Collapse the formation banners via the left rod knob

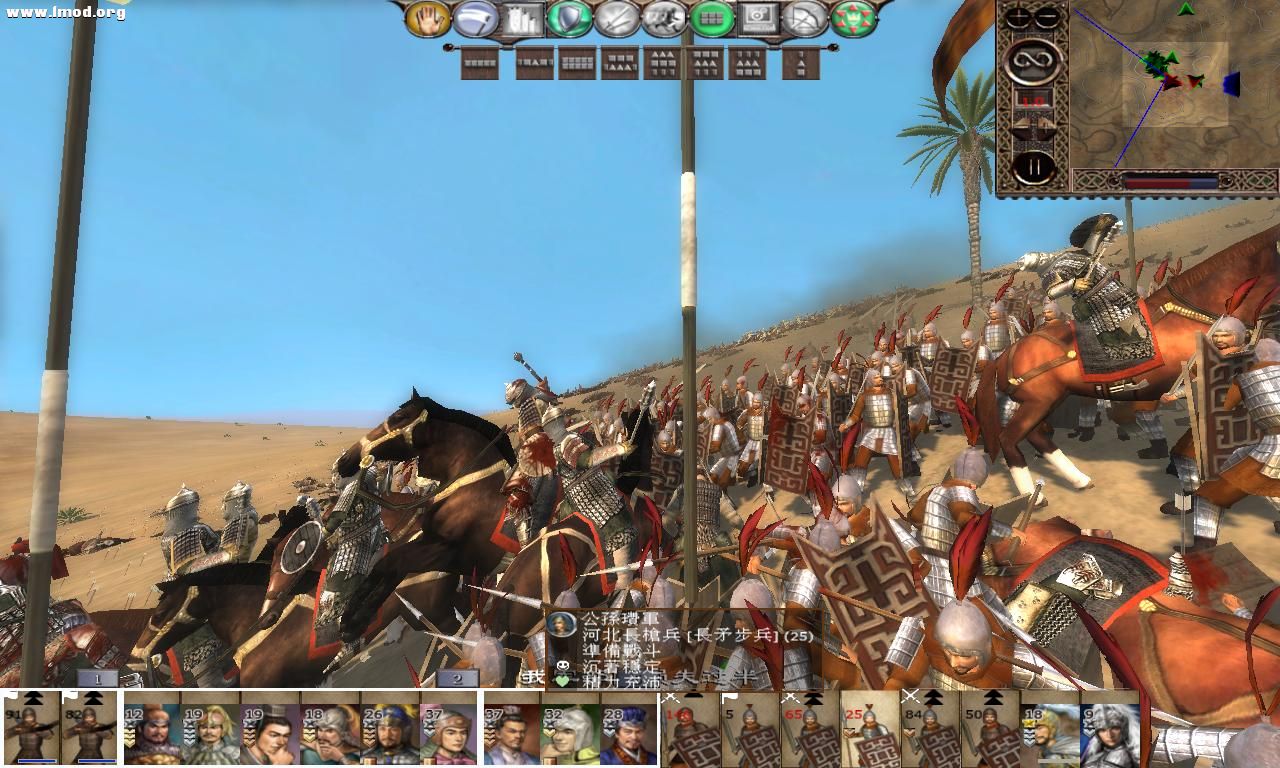point(448,47)
